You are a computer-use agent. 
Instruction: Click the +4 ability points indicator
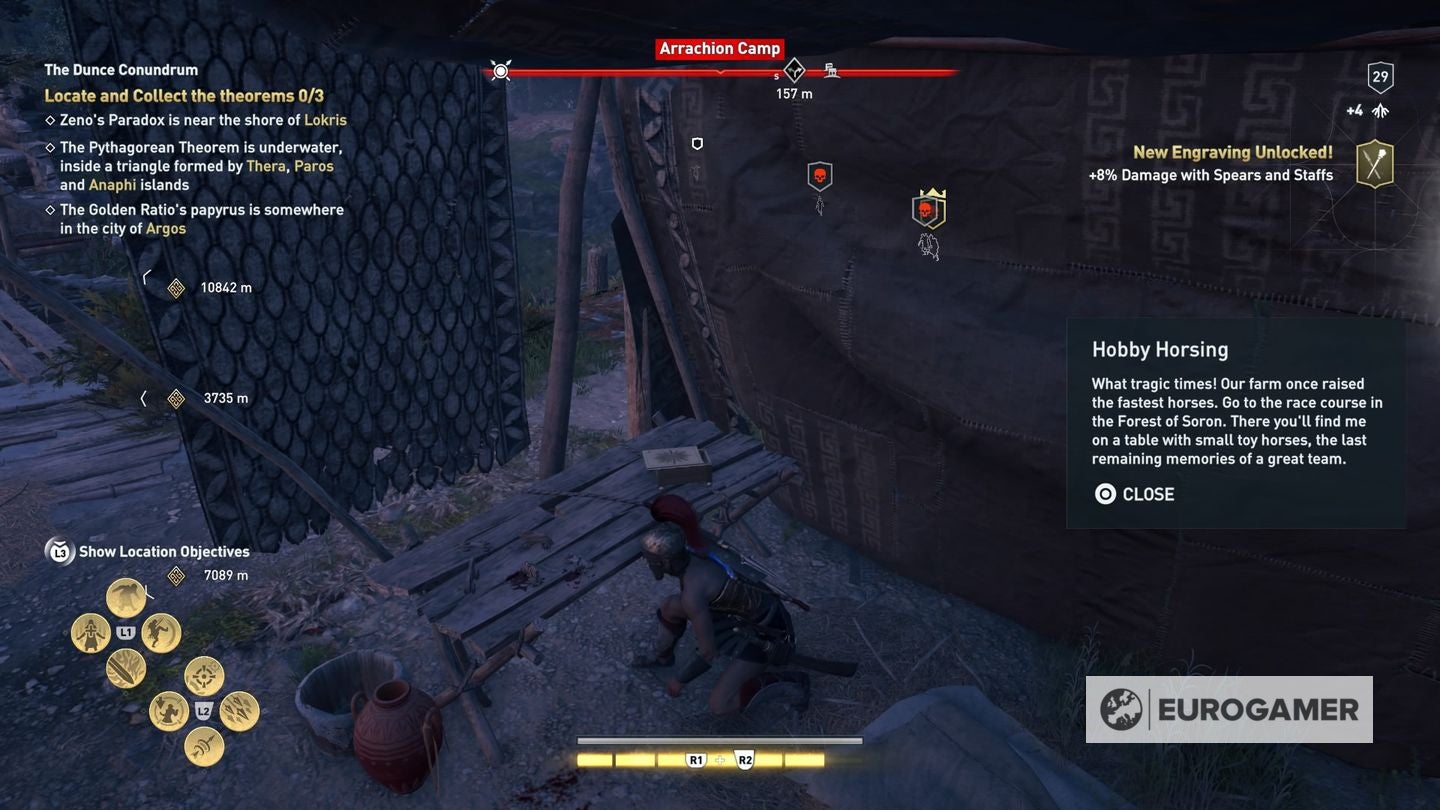[x=1356, y=110]
